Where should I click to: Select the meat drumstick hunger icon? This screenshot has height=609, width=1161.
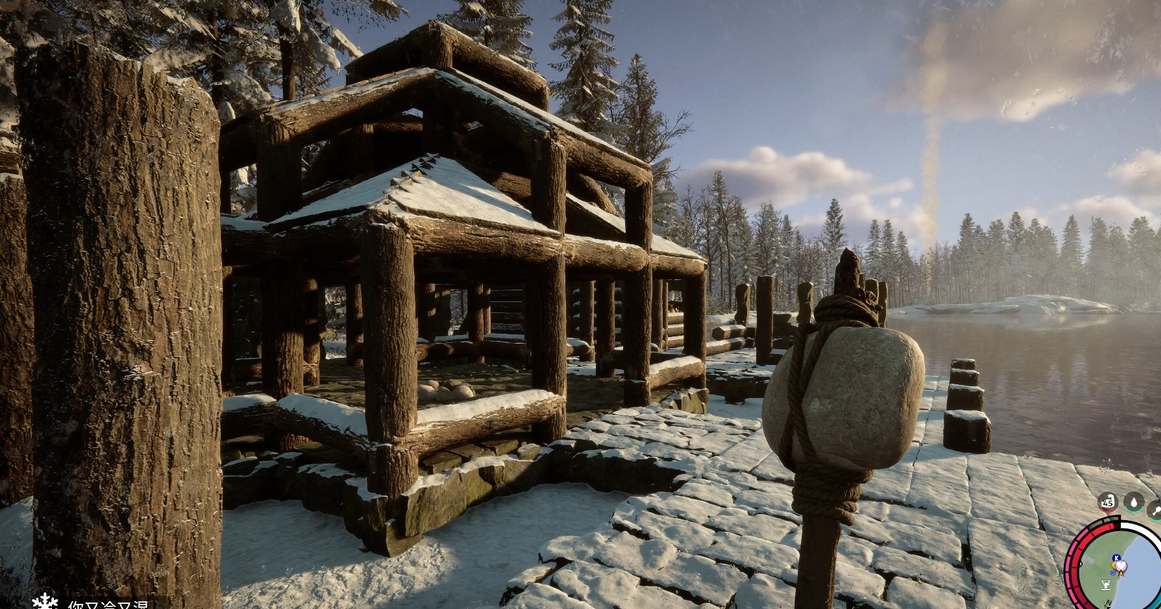1154,509
